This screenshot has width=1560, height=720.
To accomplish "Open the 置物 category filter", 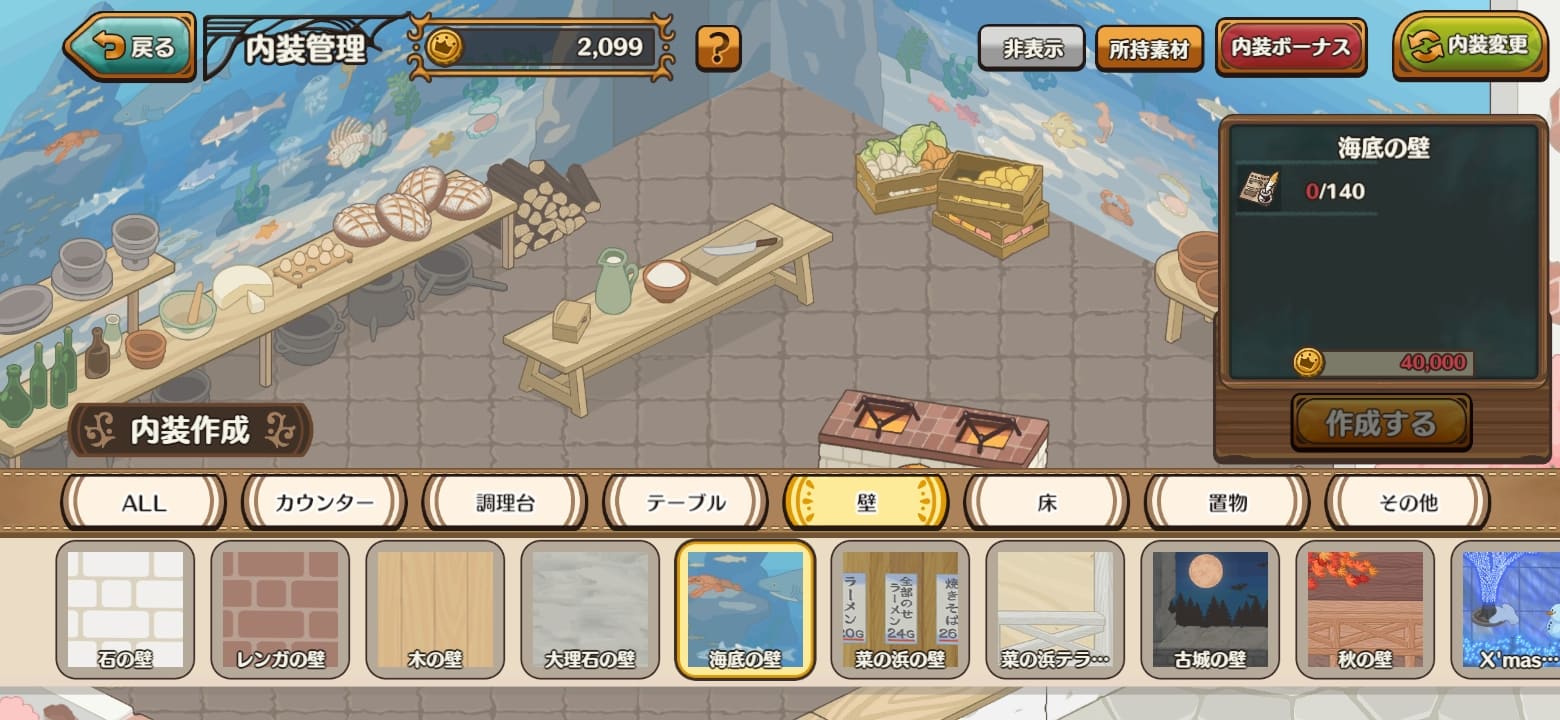I will tap(1225, 503).
